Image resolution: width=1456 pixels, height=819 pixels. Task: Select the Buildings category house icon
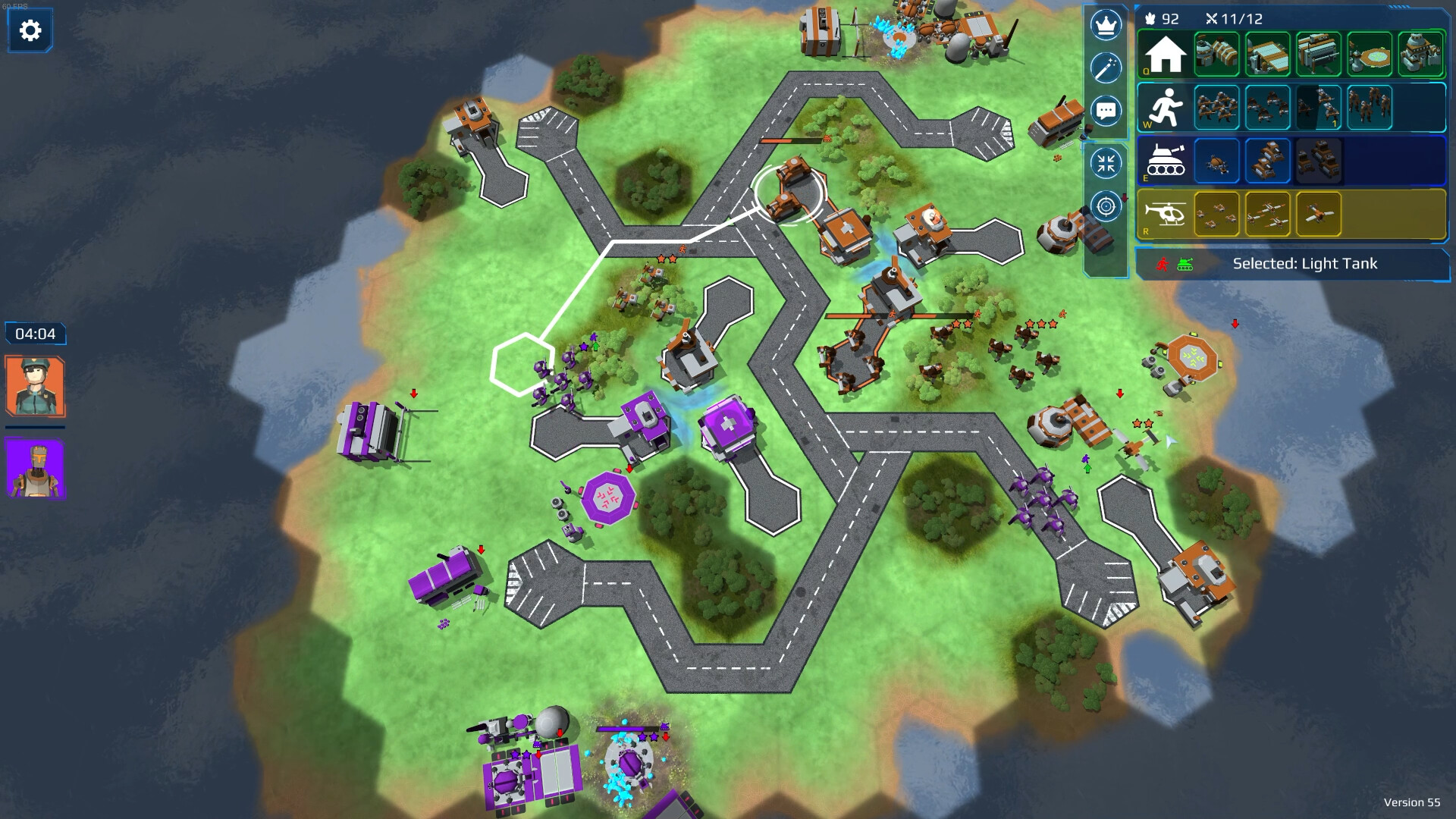[x=1164, y=55]
